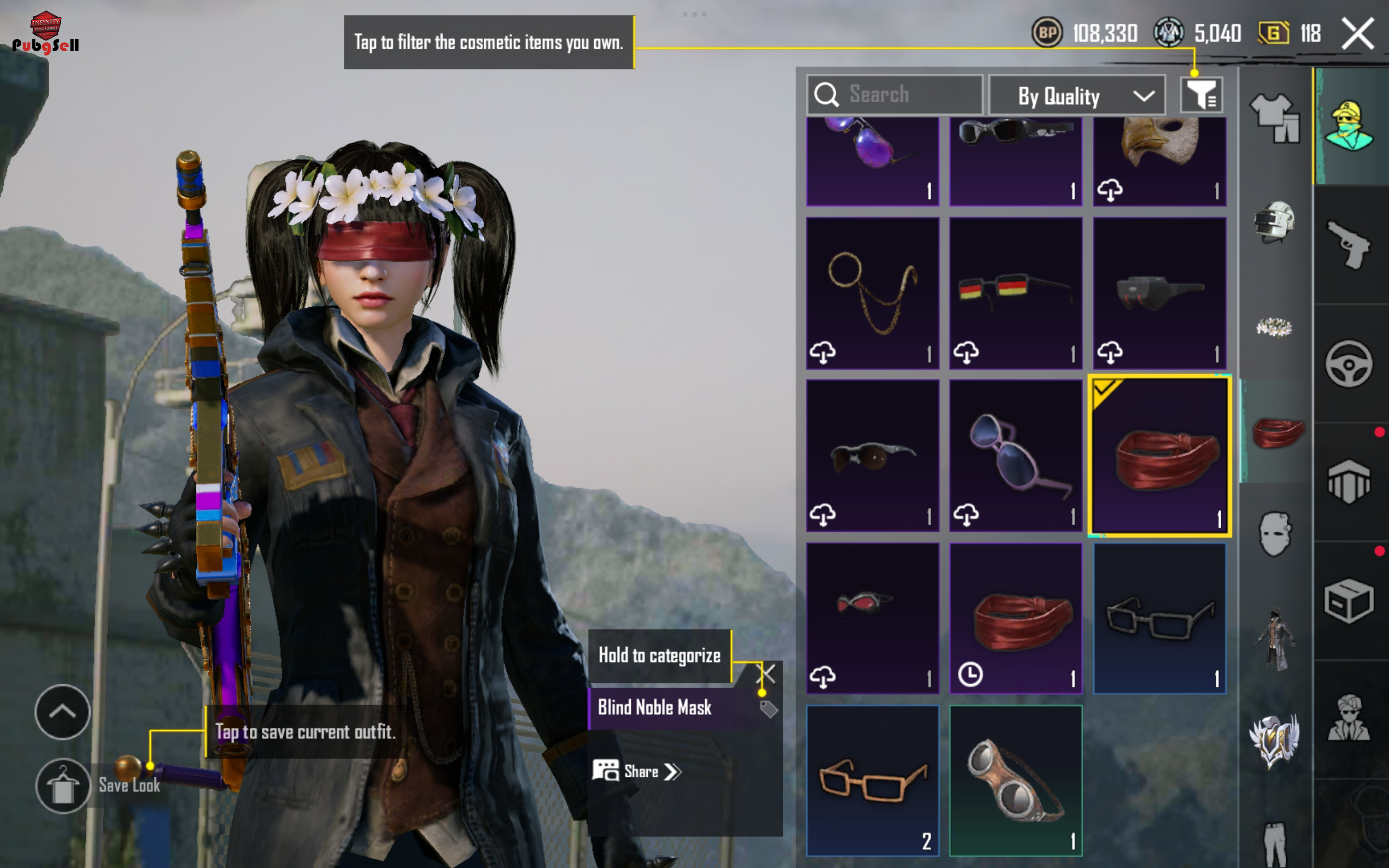Switch to the weapons pistol tab

tap(1349, 244)
